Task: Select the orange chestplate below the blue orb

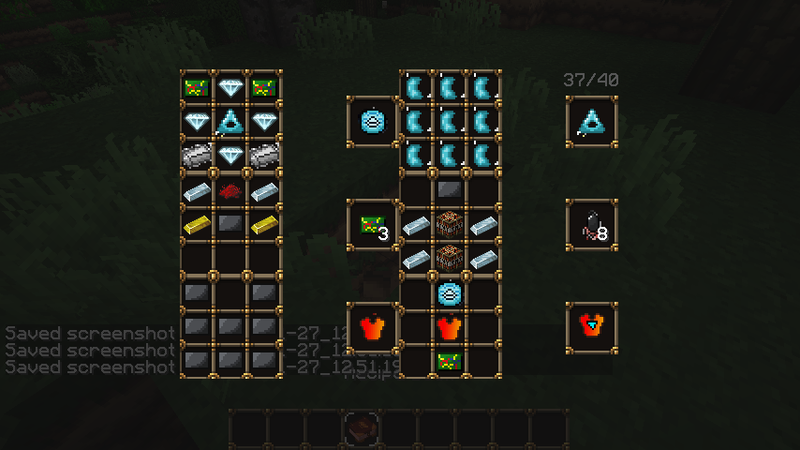Action: click(x=447, y=326)
